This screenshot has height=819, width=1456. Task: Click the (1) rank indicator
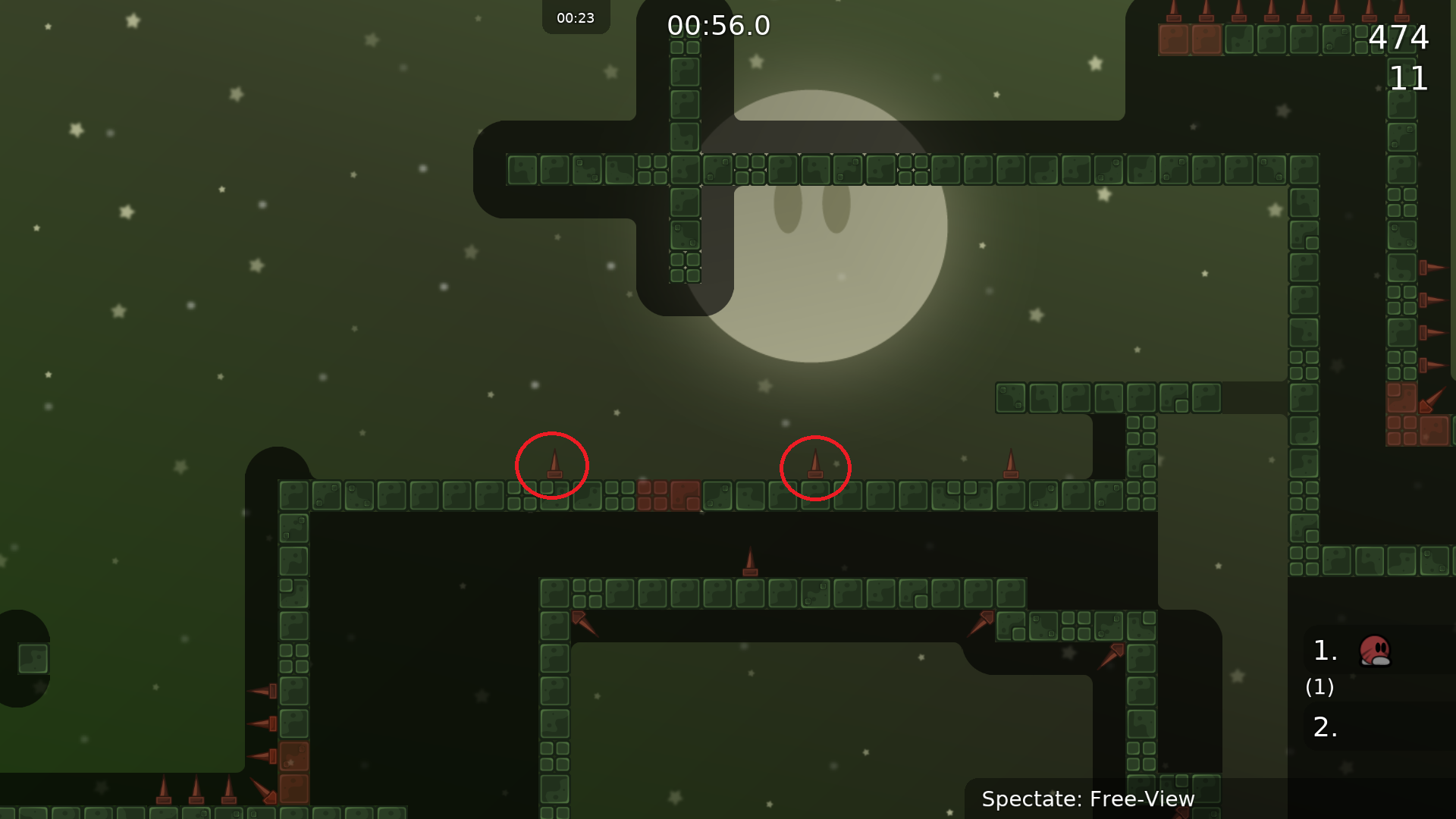point(1319,688)
